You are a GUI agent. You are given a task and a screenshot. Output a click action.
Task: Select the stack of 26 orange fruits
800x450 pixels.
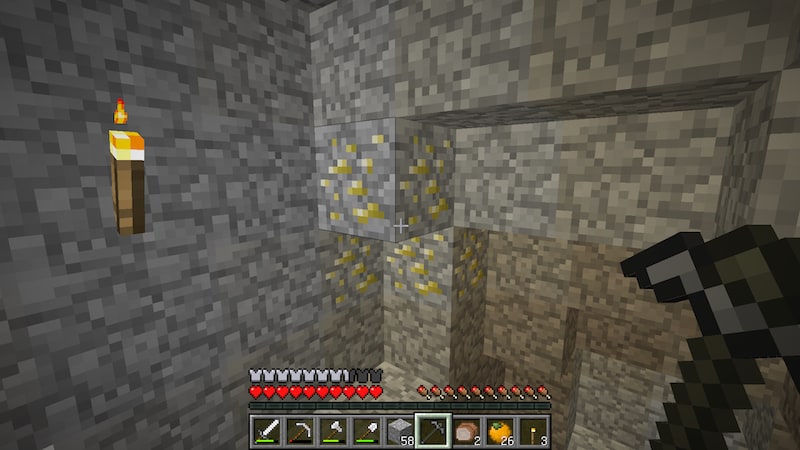tap(499, 431)
